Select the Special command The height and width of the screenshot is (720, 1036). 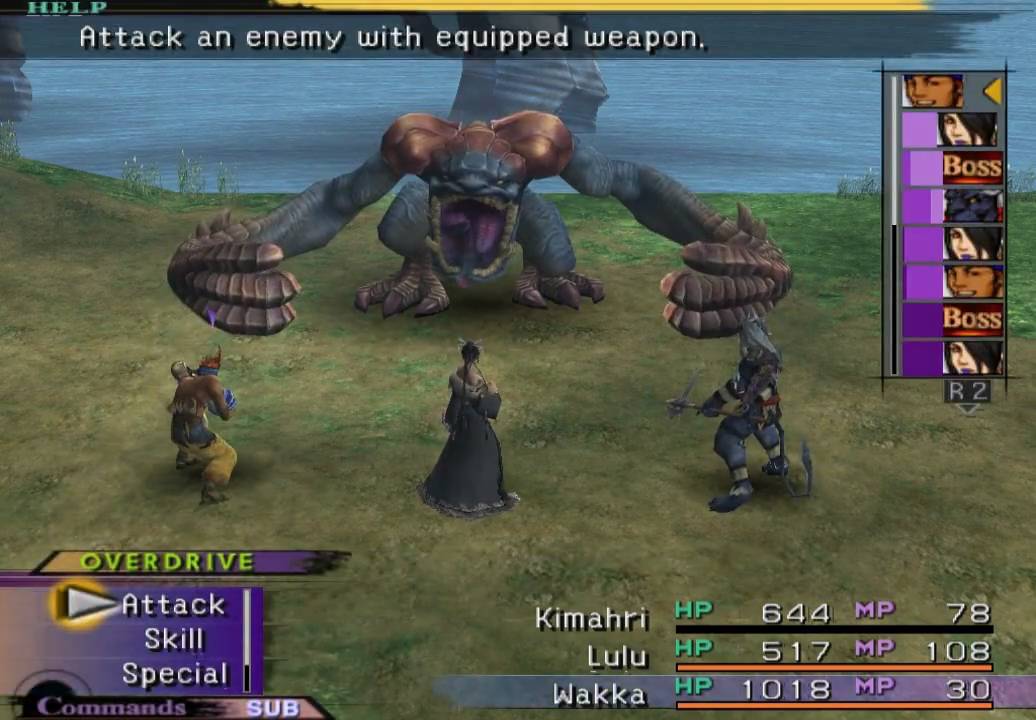tap(175, 674)
